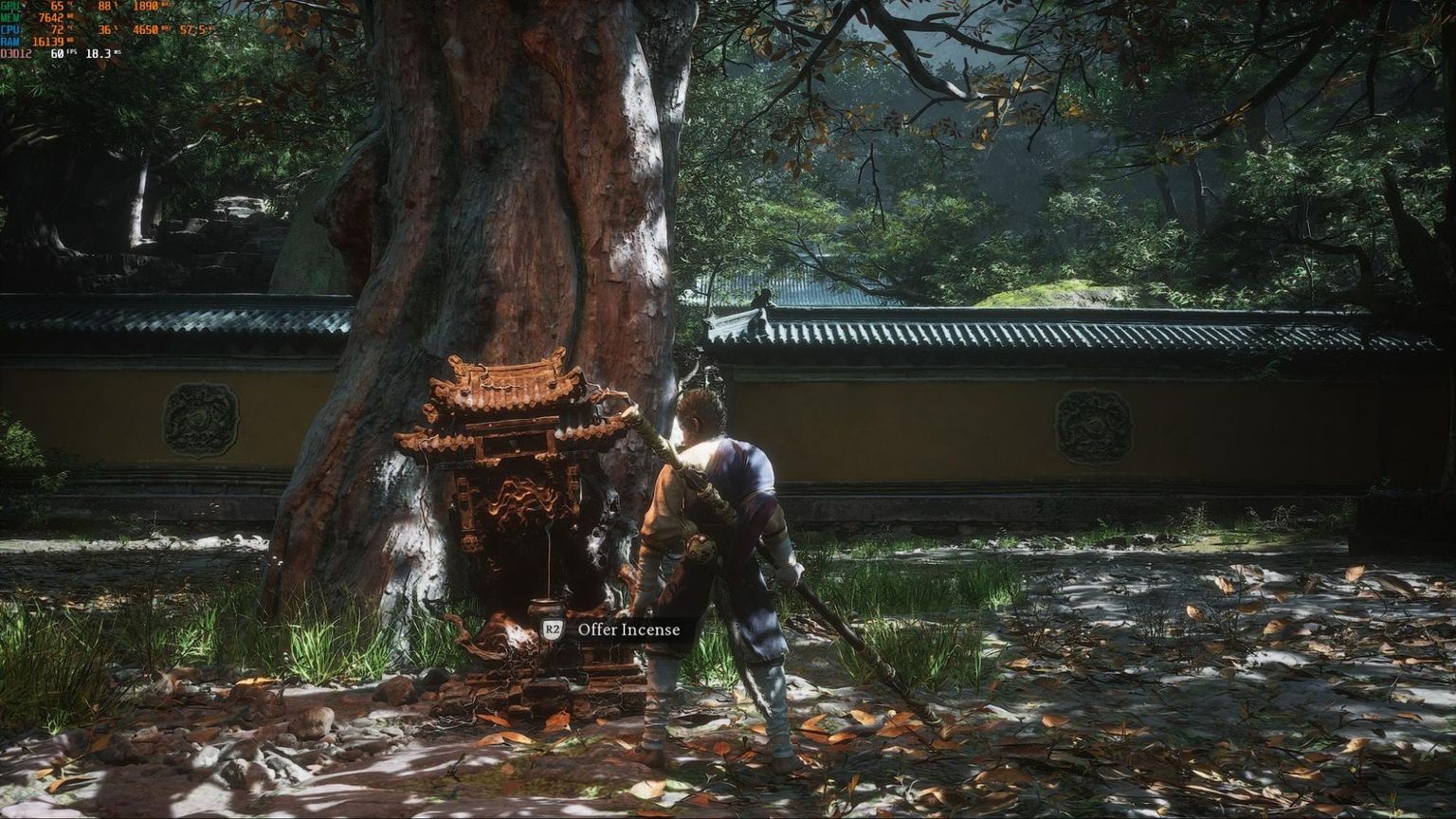
Task: Click the shrine altar at the tree base
Action: pyautogui.click(x=521, y=512)
